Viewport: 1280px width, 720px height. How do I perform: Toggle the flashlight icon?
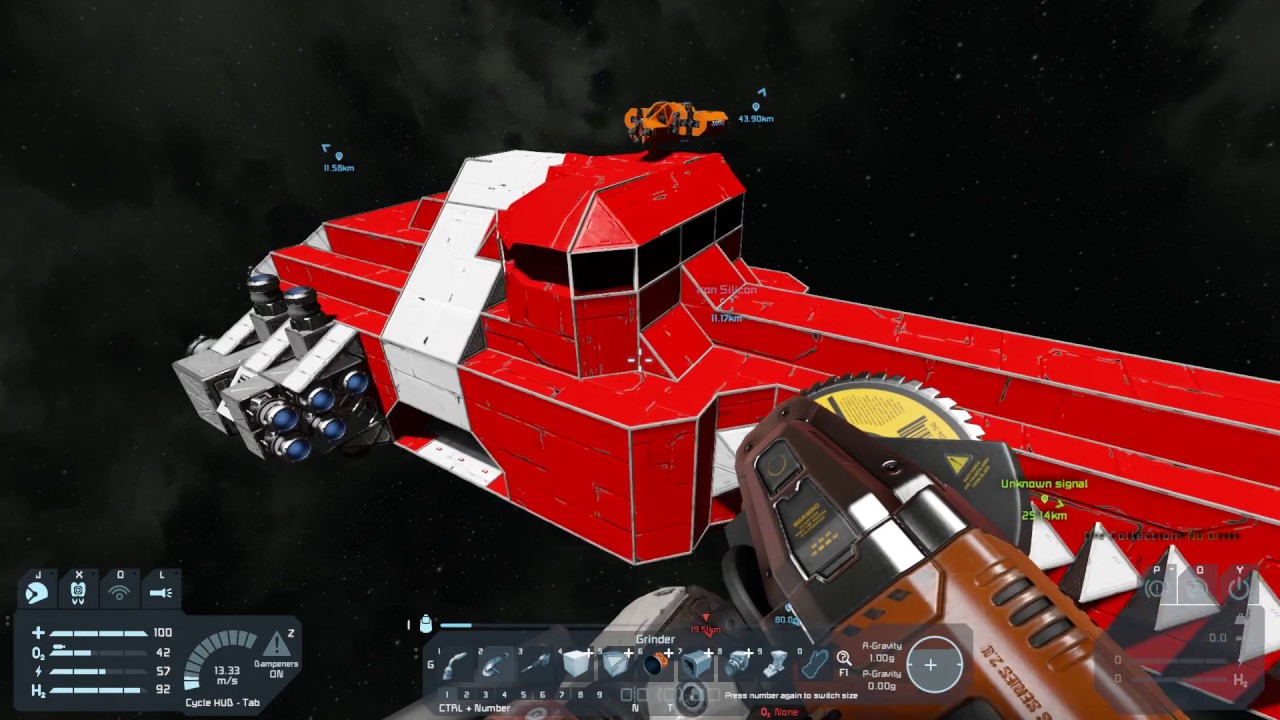160,592
